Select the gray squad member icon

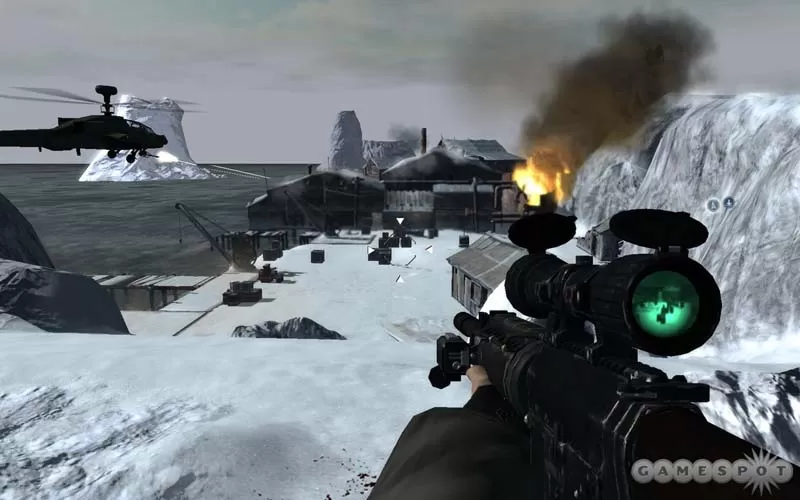tap(713, 204)
